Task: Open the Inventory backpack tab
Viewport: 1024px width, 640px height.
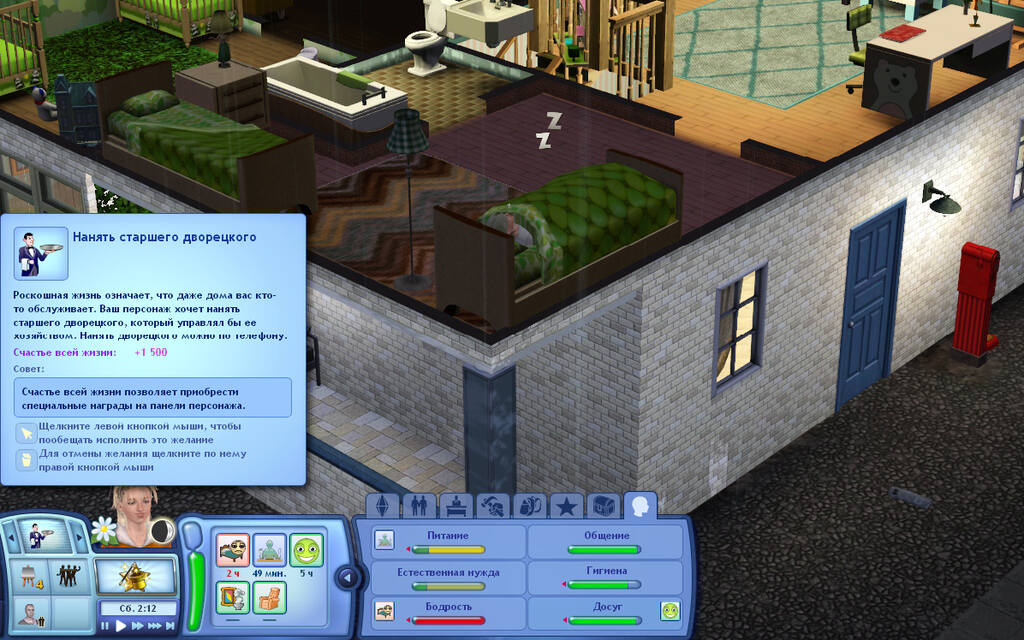Action: (528, 506)
